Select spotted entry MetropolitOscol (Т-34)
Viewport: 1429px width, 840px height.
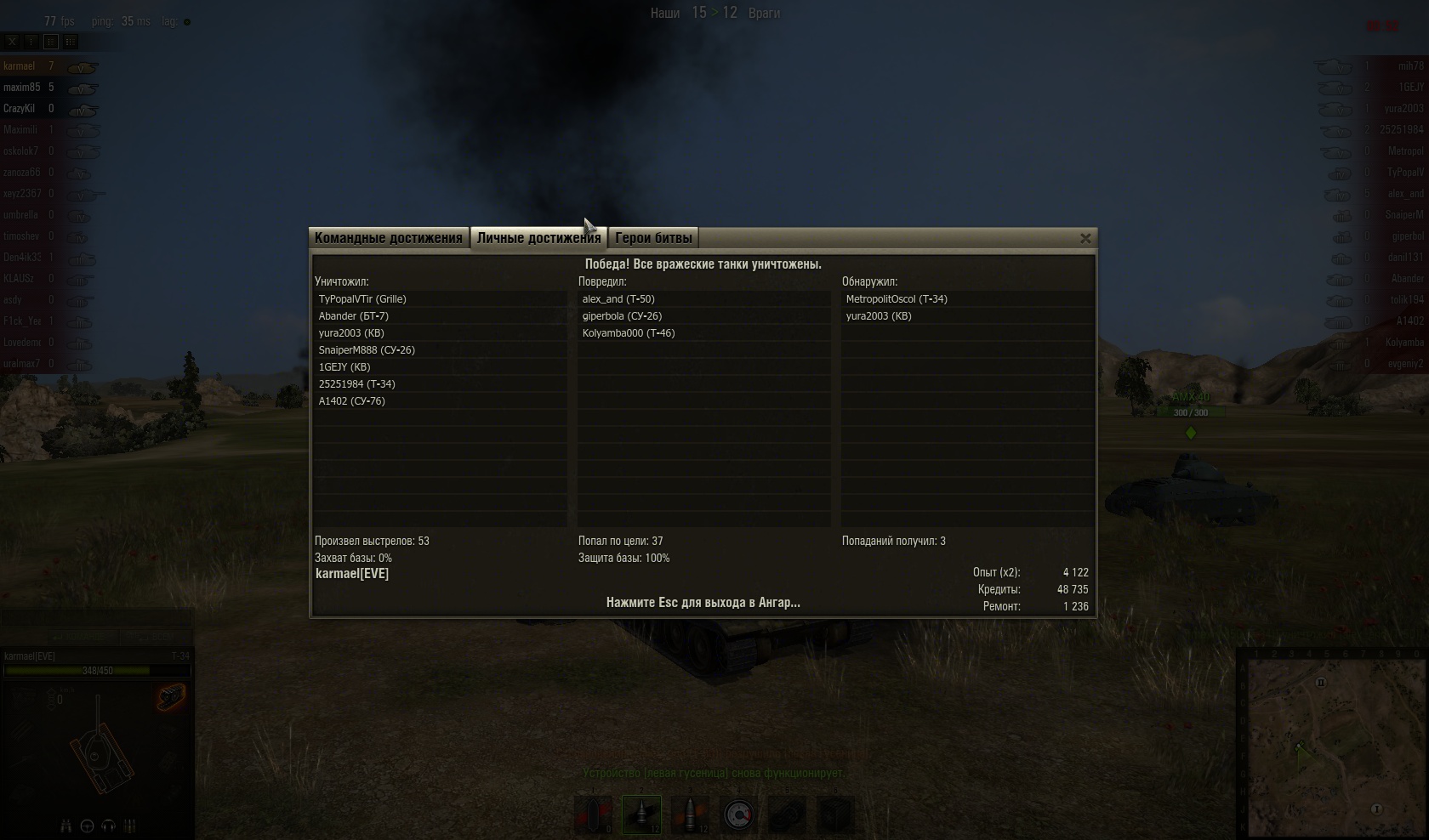coord(897,299)
